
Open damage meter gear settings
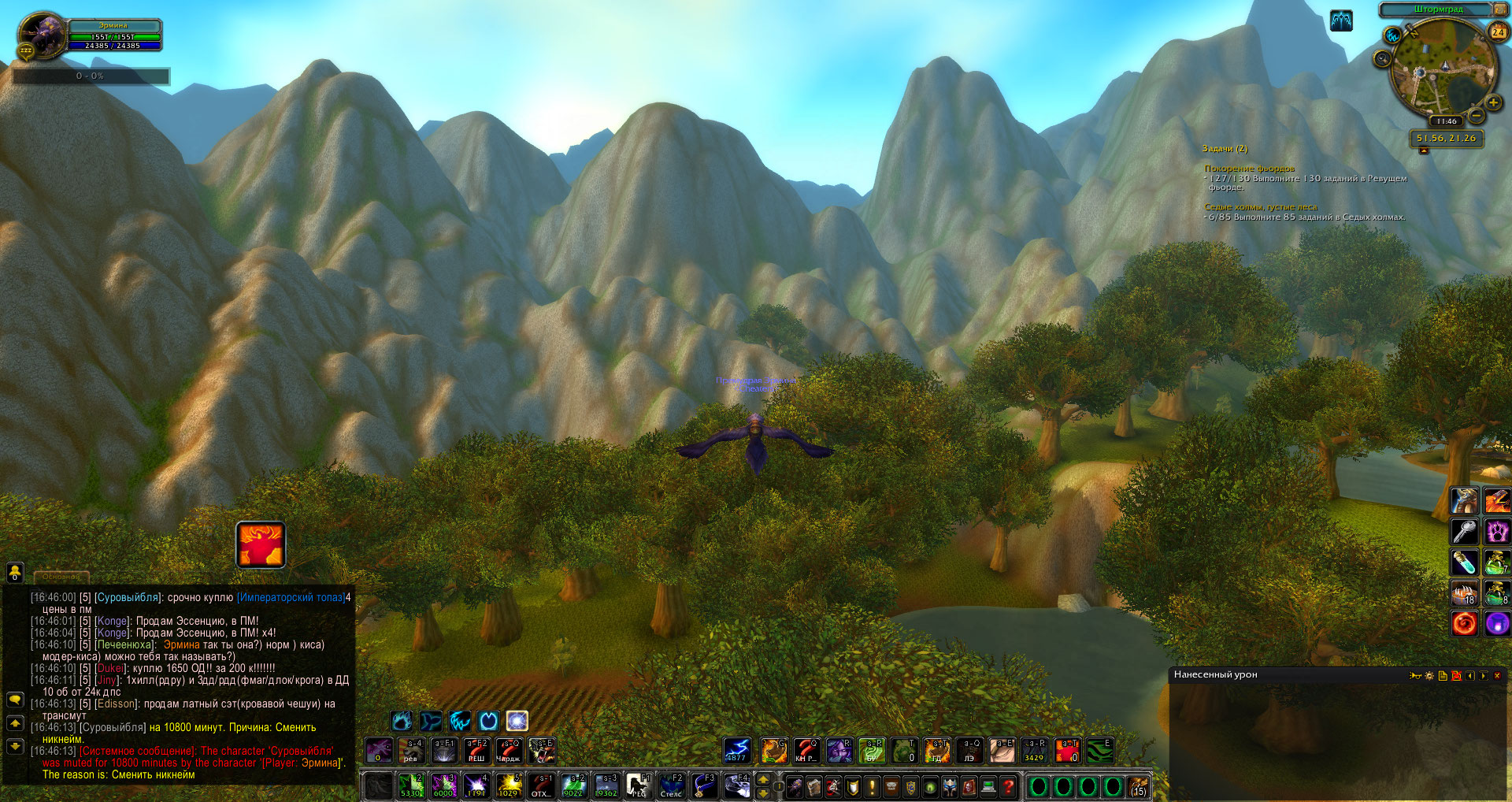pos(1429,676)
